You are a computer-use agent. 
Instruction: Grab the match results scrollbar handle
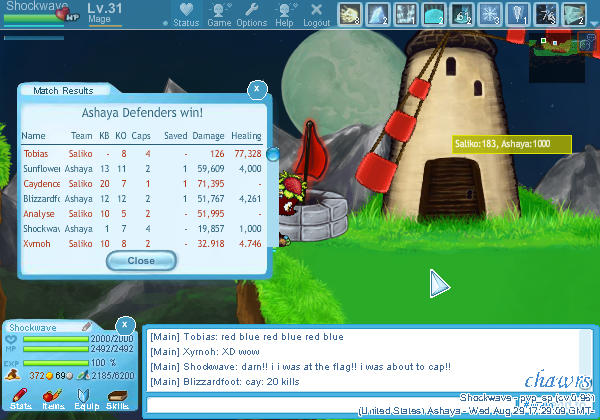pos(272,152)
